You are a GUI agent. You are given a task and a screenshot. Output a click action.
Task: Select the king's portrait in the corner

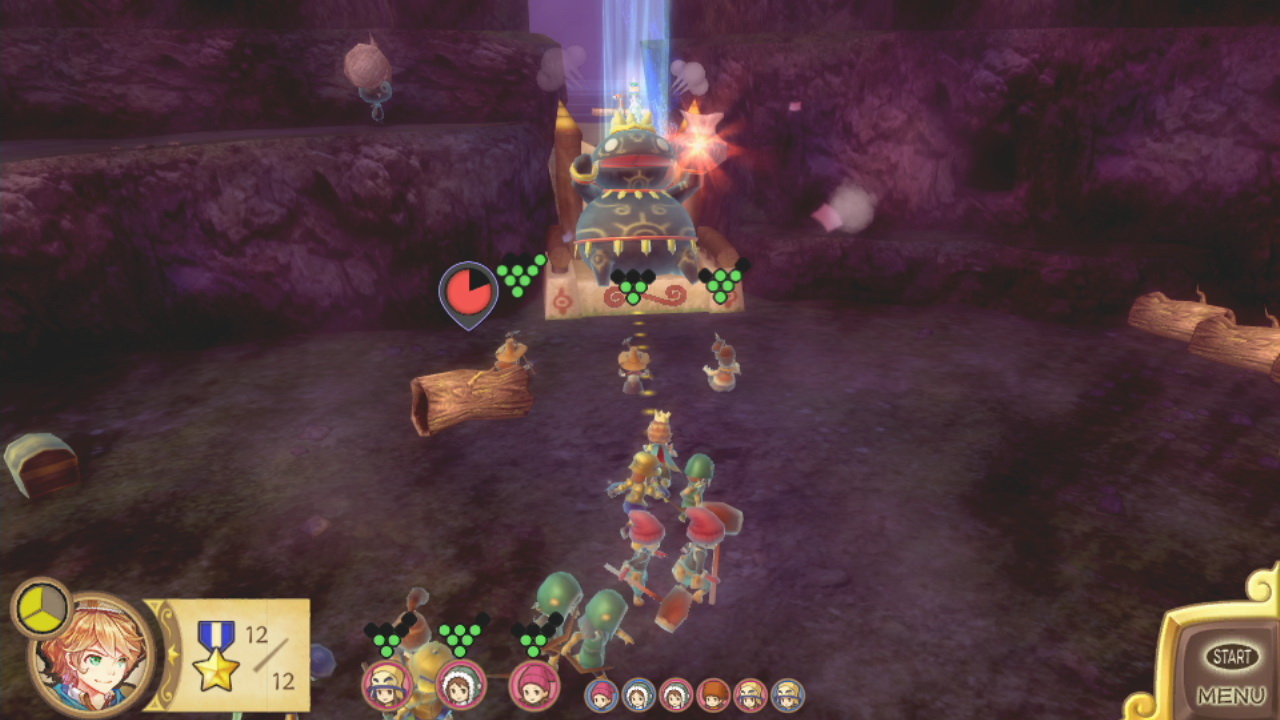pyautogui.click(x=92, y=654)
